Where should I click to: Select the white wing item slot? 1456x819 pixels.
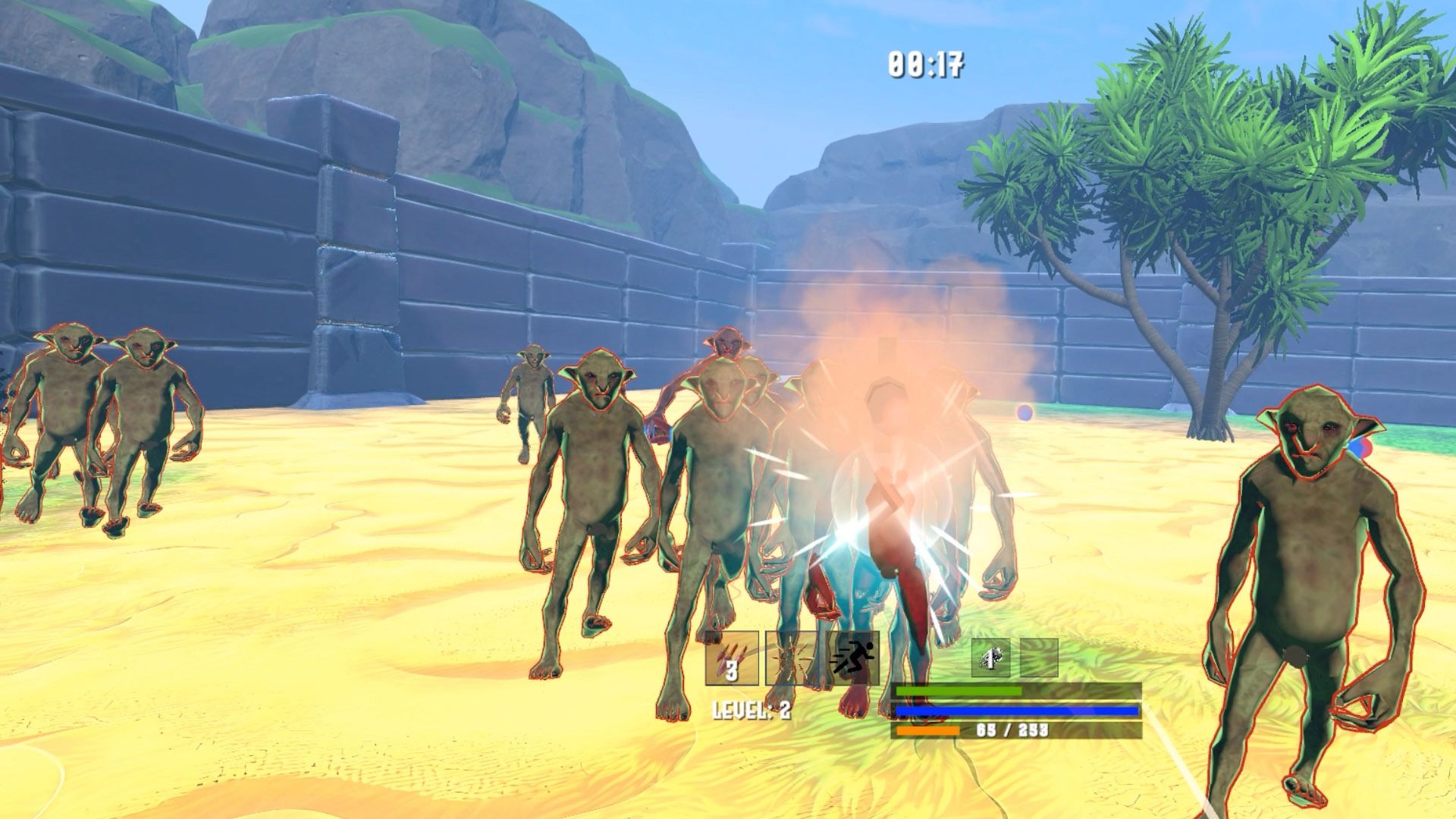click(x=991, y=657)
